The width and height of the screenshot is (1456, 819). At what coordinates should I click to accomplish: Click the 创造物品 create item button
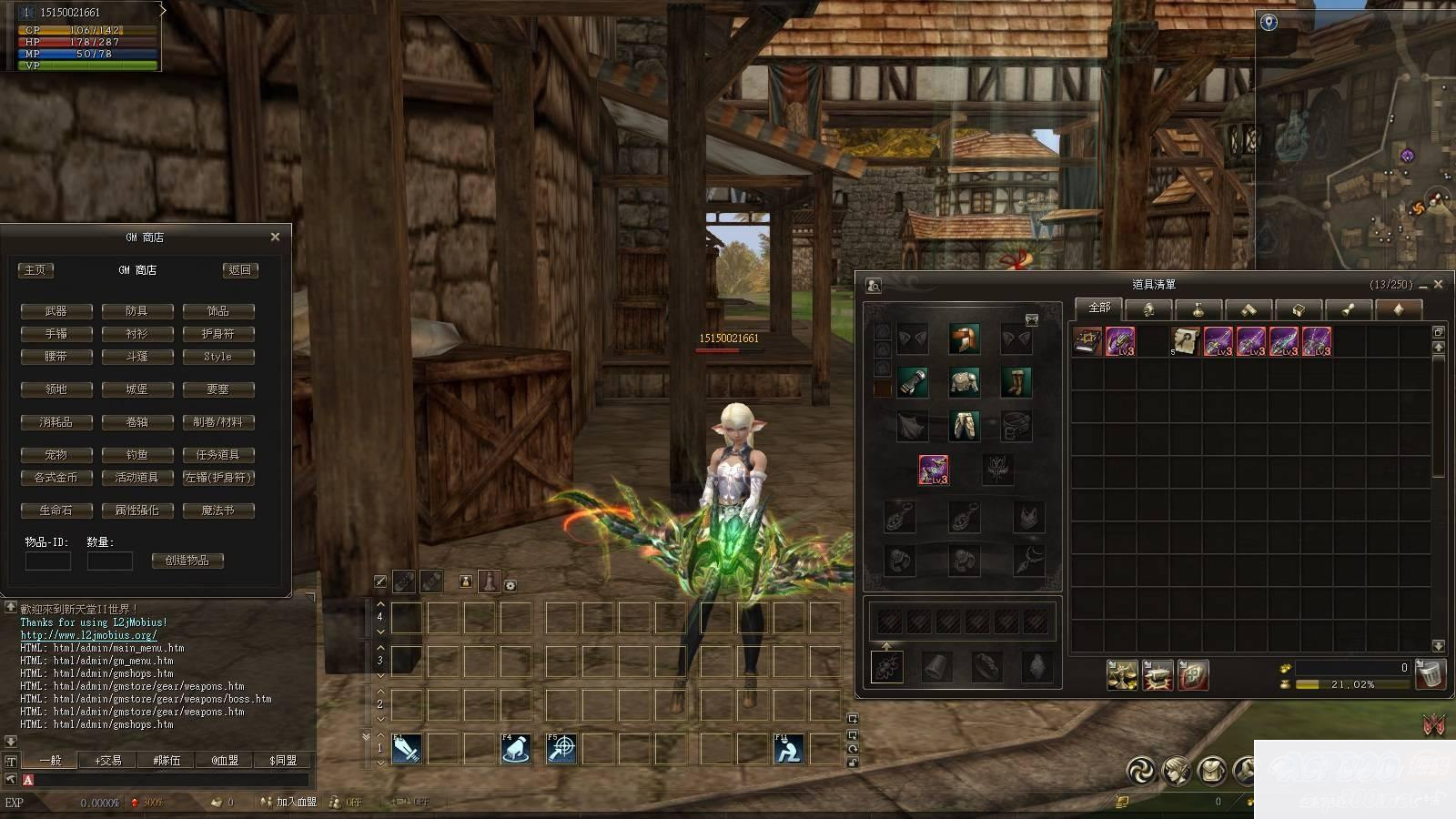tap(187, 561)
